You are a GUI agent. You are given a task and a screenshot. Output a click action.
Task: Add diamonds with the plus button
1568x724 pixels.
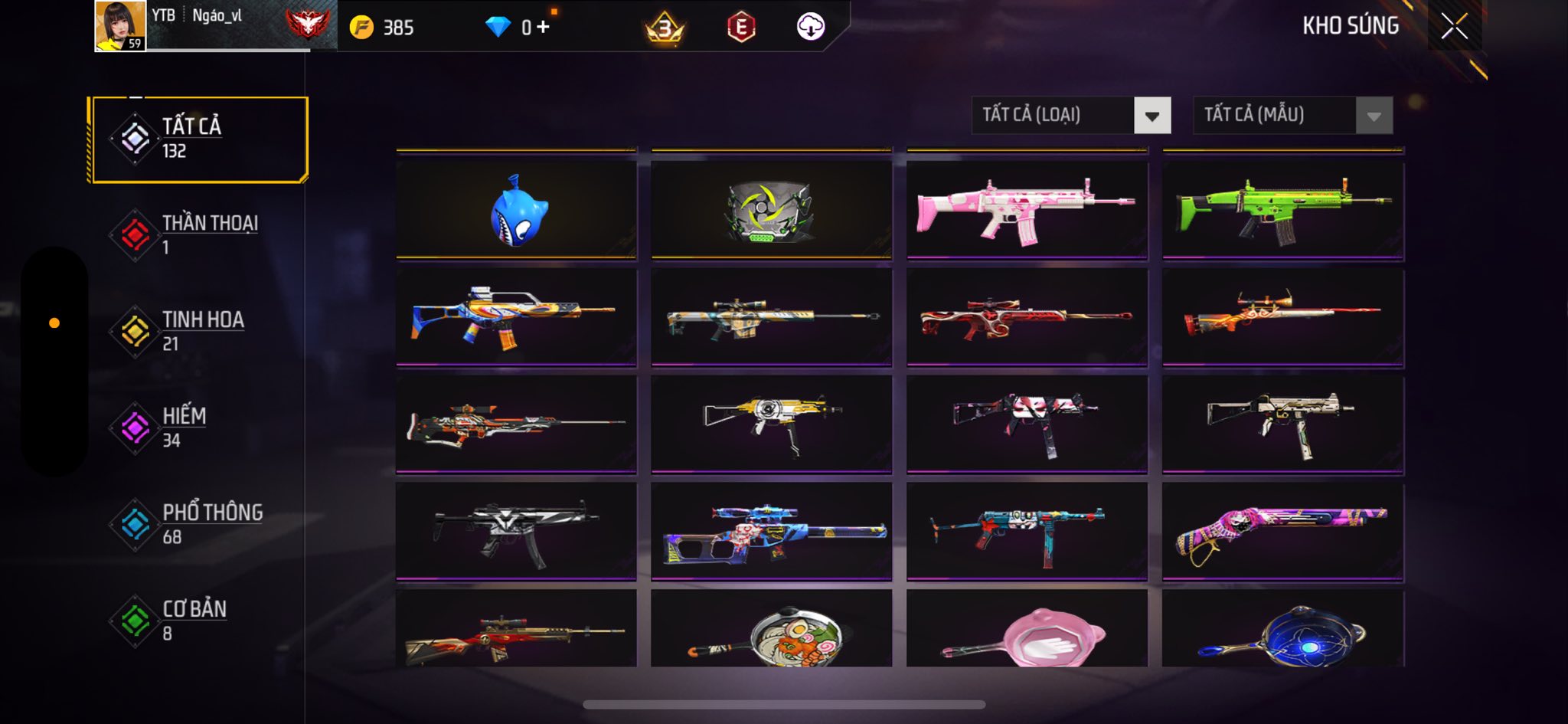tap(543, 28)
